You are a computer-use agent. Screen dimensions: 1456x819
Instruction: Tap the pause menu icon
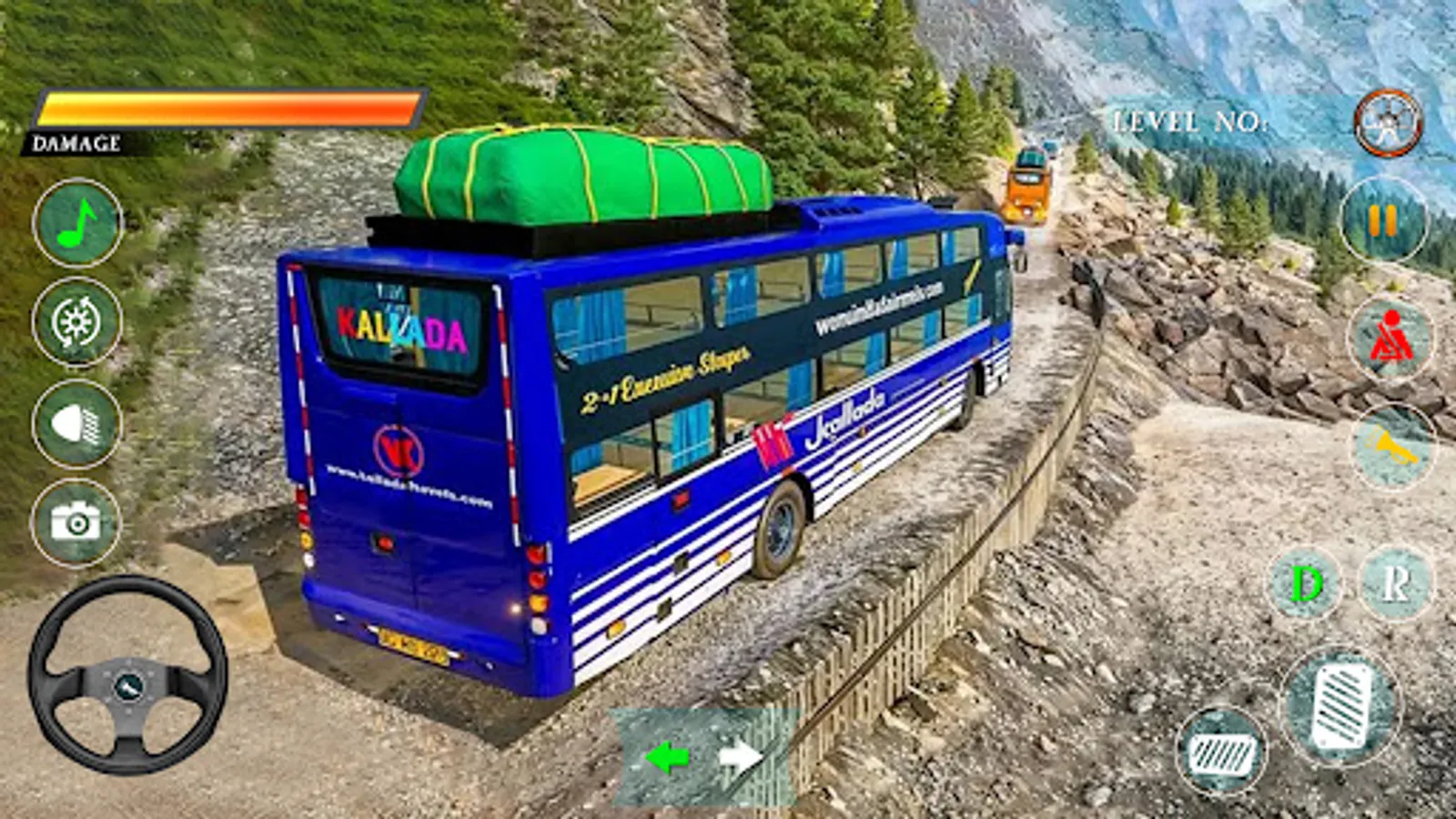pos(1384,221)
